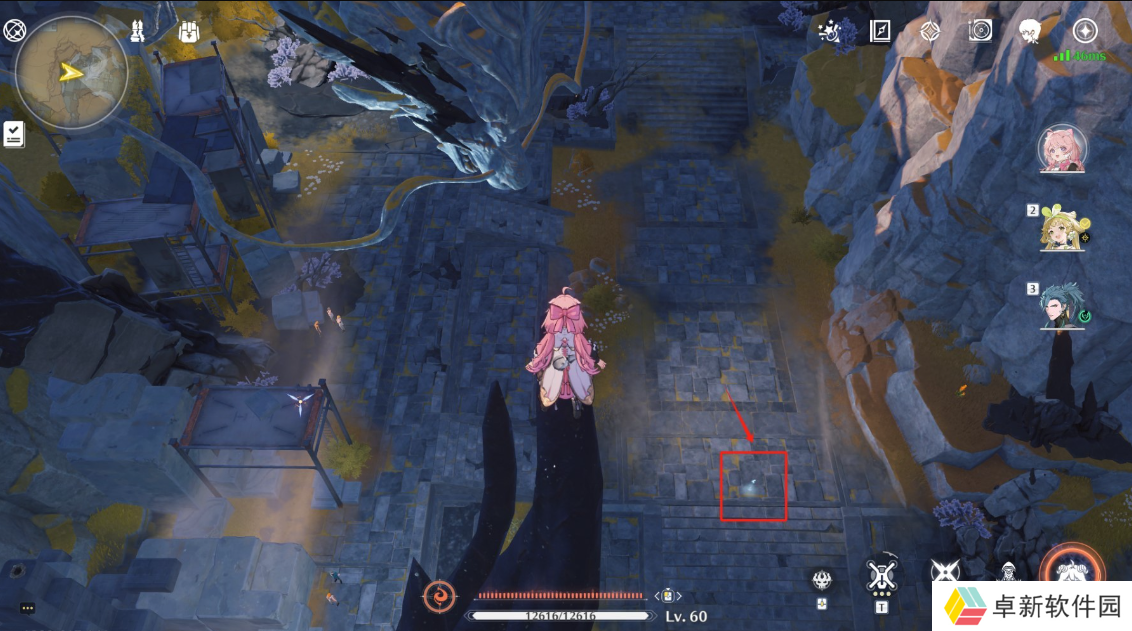The image size is (1132, 631).
Task: Open the chat bubble with three dots
Action: coord(27,608)
